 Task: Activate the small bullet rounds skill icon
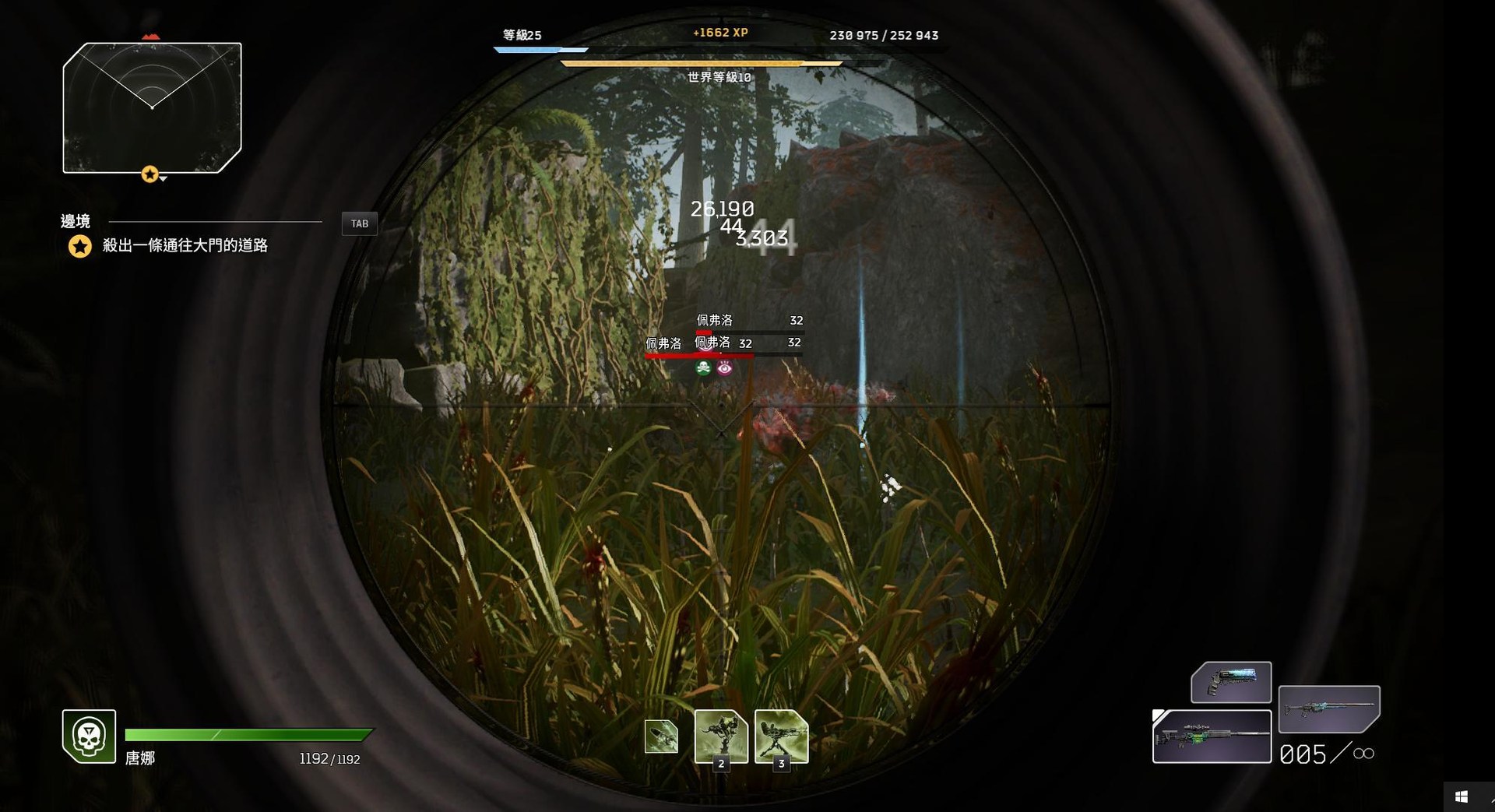point(661,736)
